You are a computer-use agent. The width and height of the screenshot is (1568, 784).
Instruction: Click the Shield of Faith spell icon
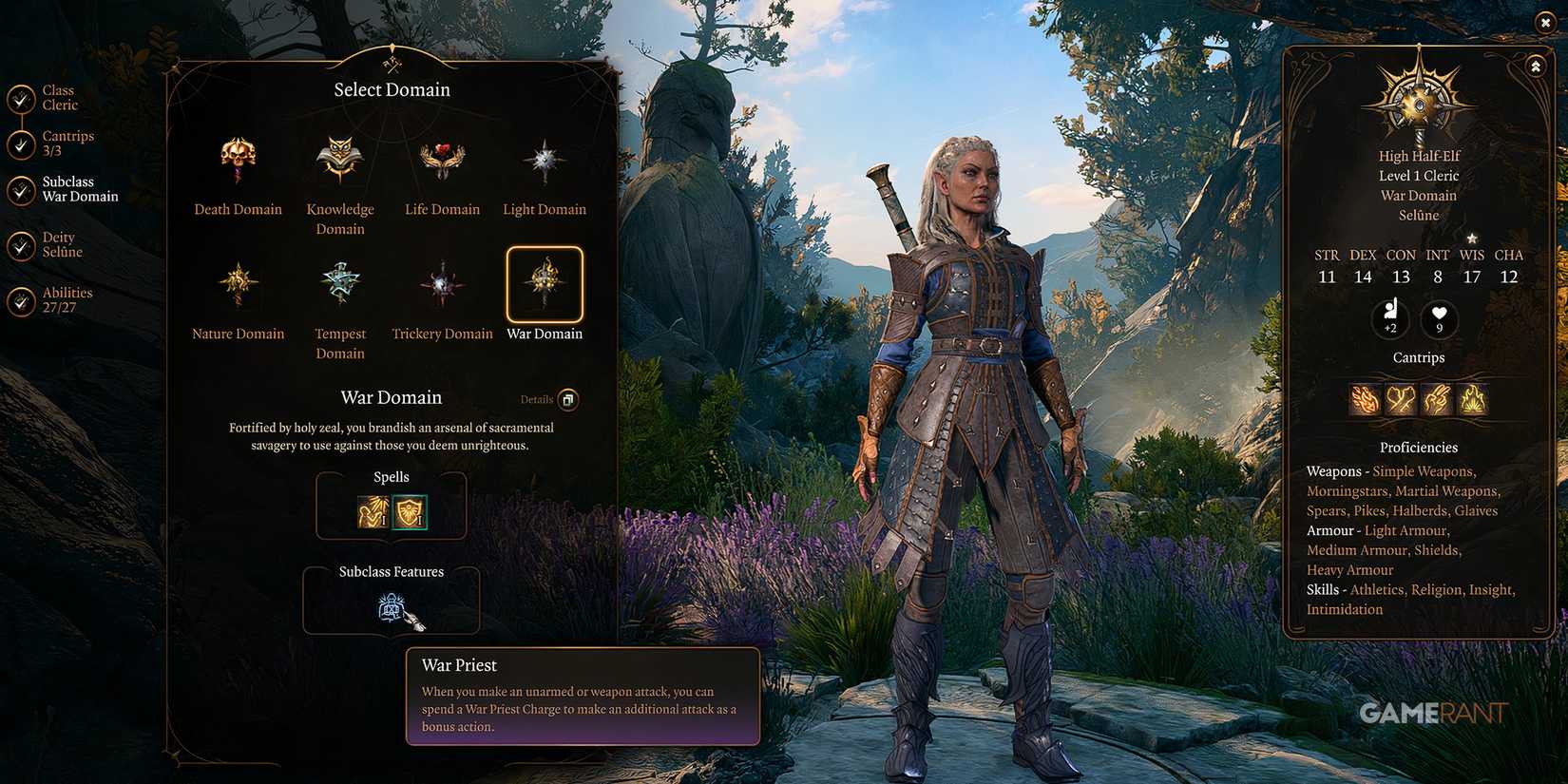pyautogui.click(x=412, y=513)
